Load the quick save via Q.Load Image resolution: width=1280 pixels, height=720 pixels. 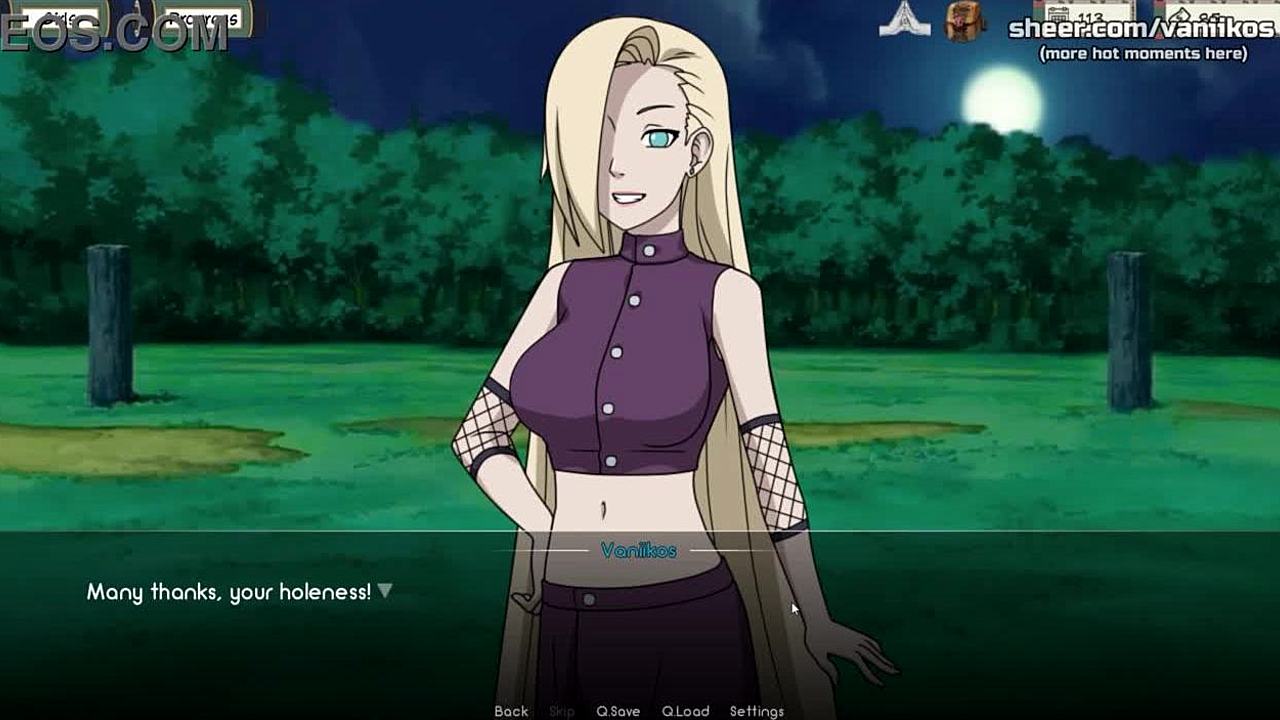[686, 711]
